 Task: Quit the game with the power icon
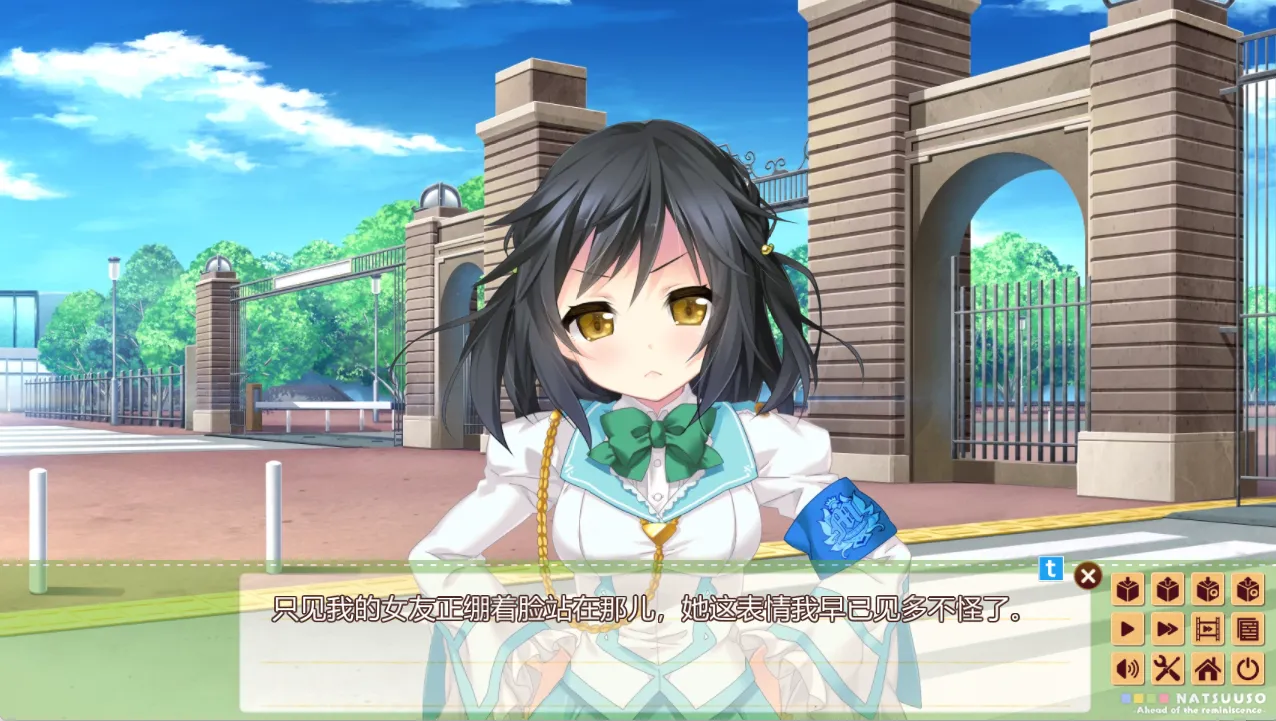(1248, 668)
